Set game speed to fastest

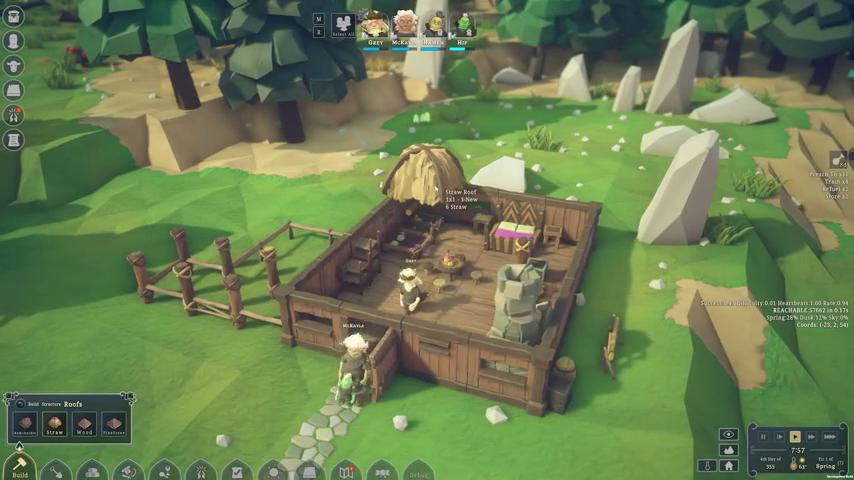click(830, 436)
